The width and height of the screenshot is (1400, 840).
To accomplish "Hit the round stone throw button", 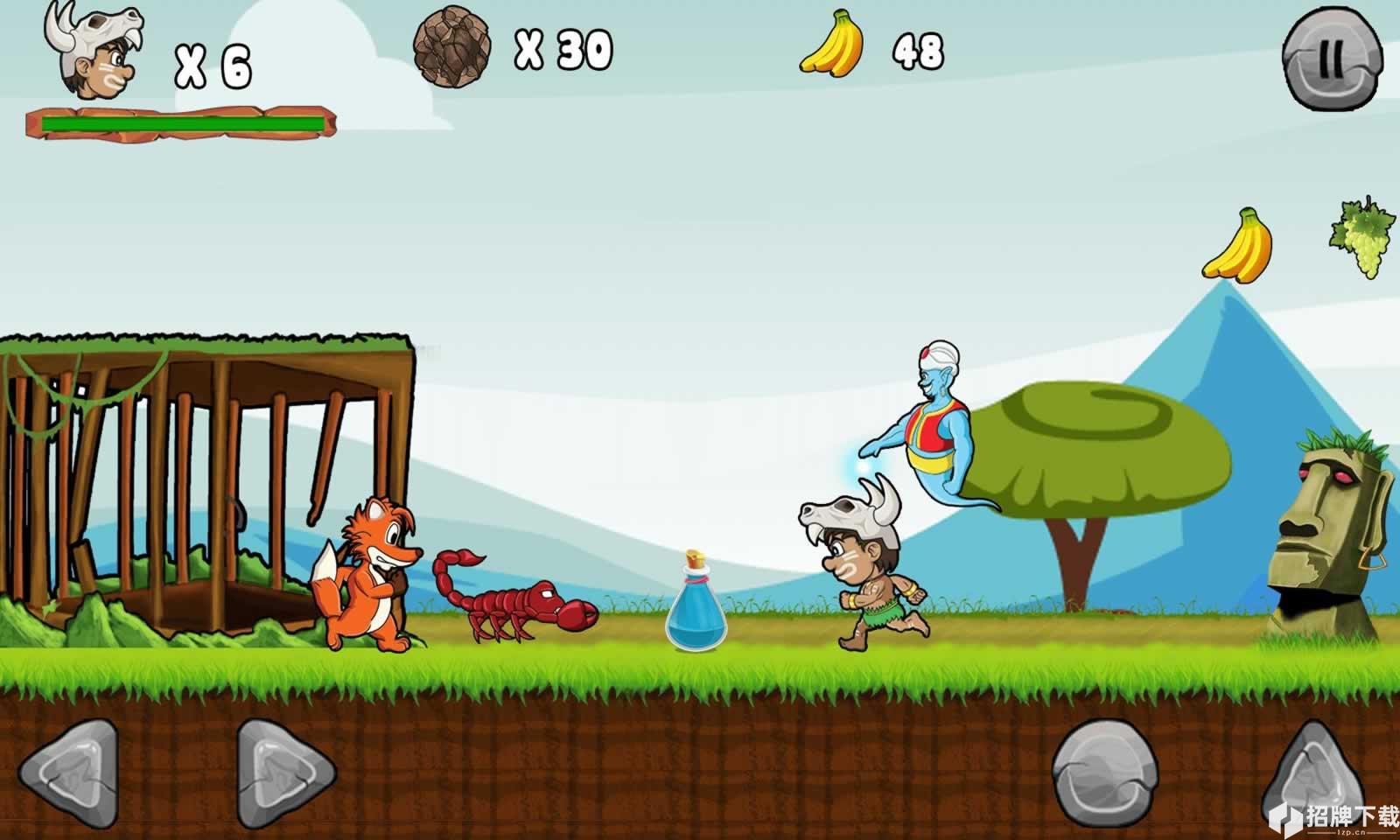I will click(x=1104, y=772).
